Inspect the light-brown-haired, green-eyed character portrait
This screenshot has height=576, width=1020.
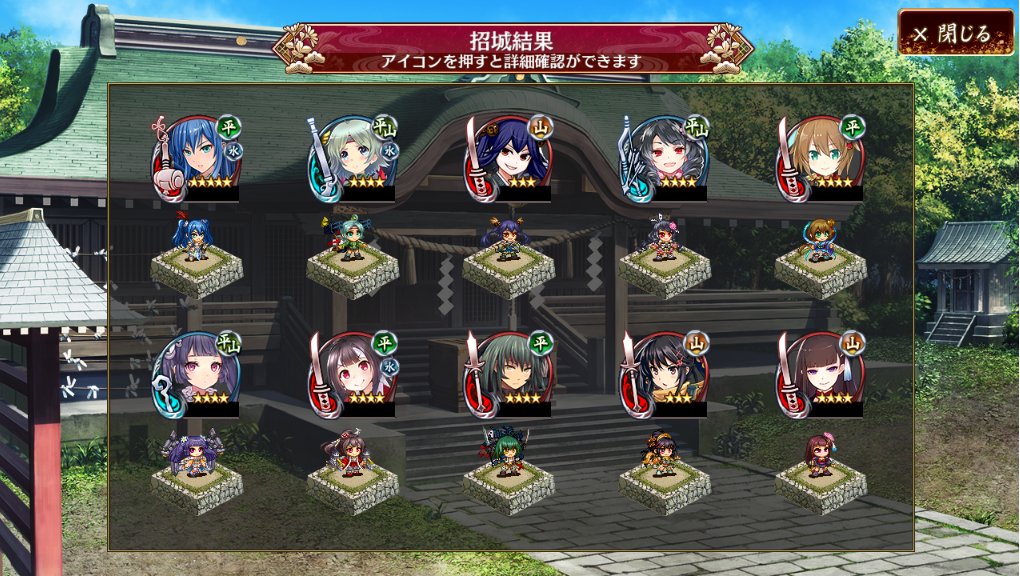coord(823,157)
